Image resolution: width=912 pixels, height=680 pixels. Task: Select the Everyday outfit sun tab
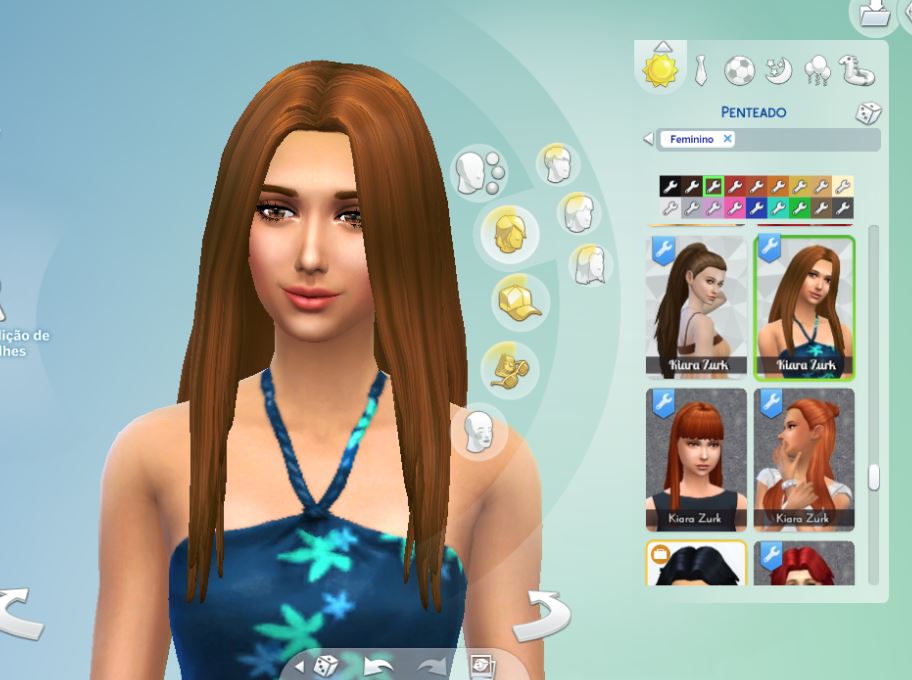click(x=661, y=69)
